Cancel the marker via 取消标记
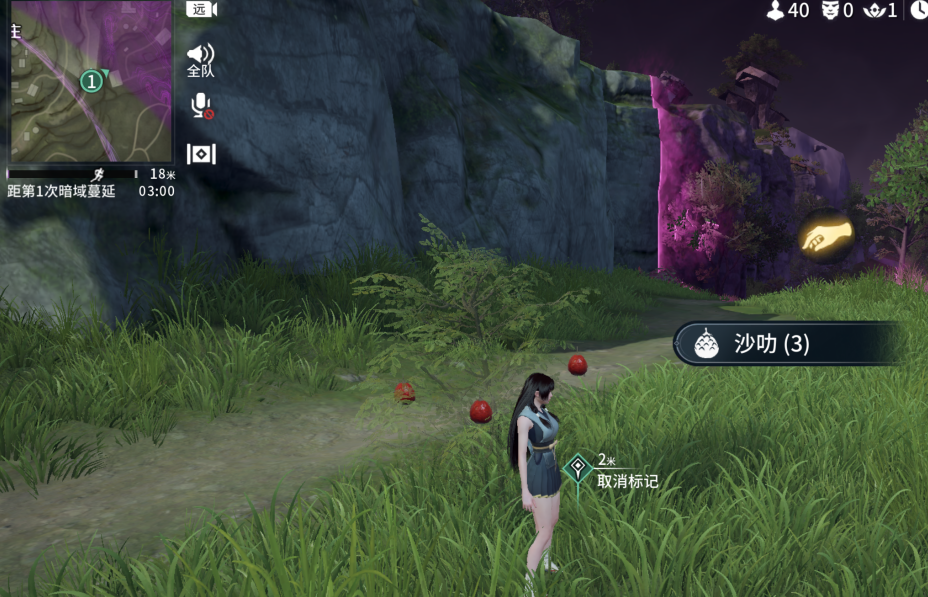This screenshot has height=597, width=928. click(x=627, y=481)
